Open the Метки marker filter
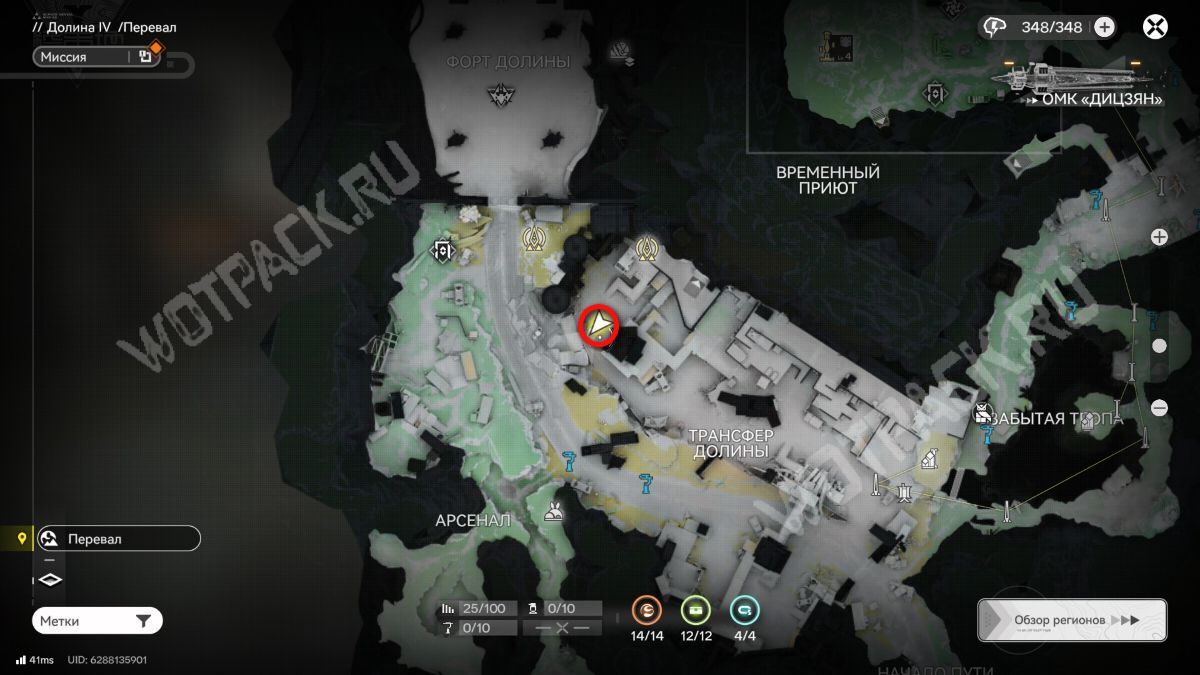 pyautogui.click(x=96, y=621)
